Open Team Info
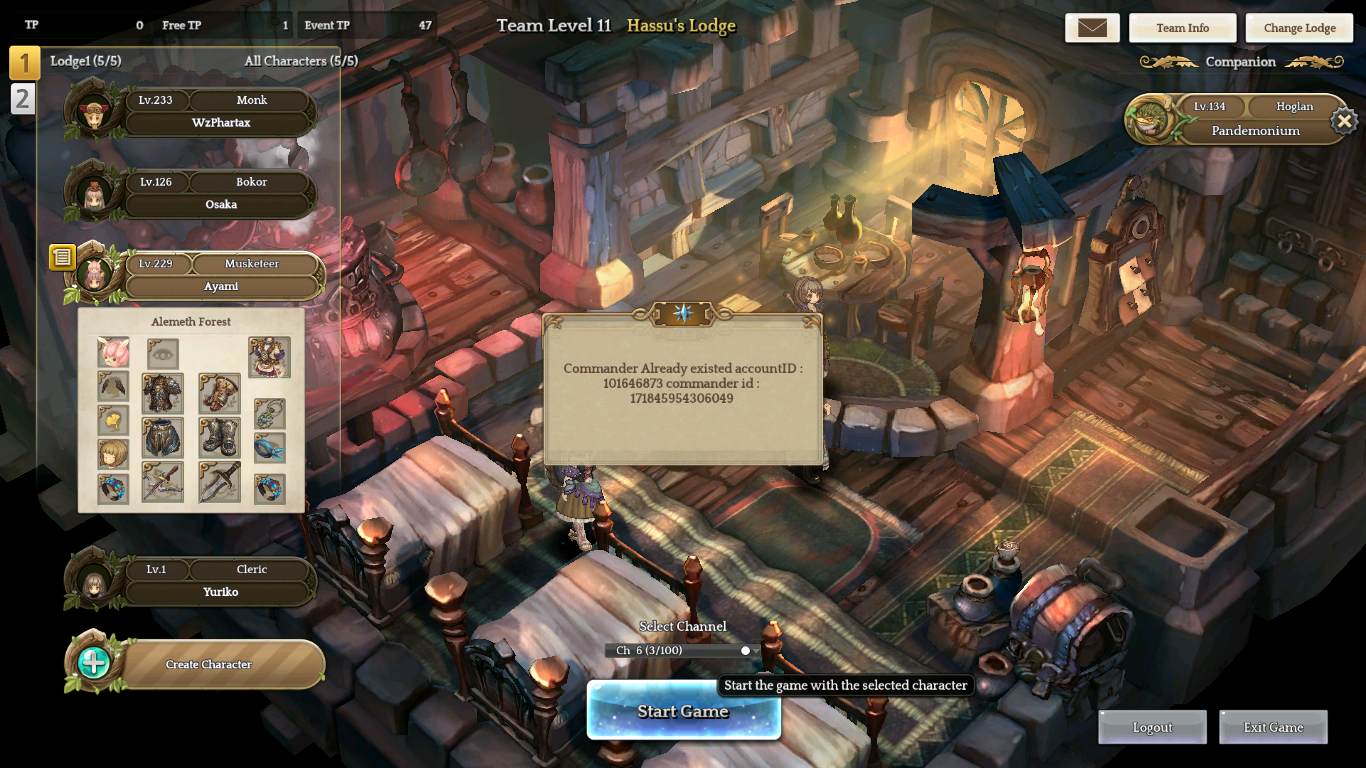Screen dimensions: 1366x768 [x=1182, y=28]
